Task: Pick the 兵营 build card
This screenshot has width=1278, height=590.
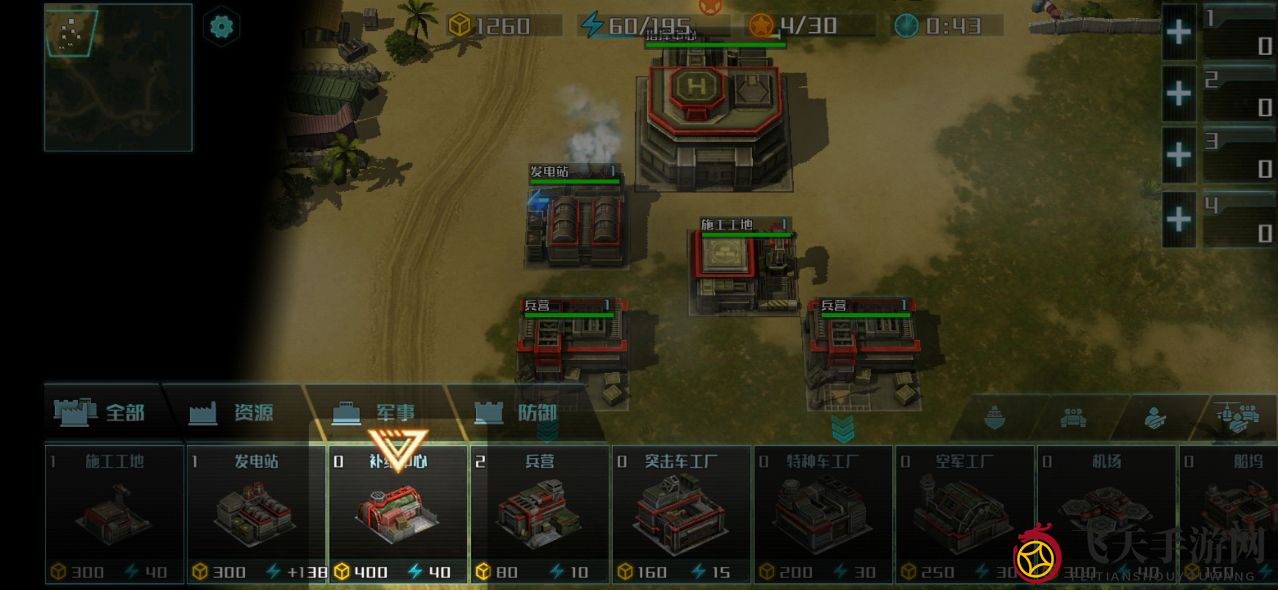Action: 539,515
